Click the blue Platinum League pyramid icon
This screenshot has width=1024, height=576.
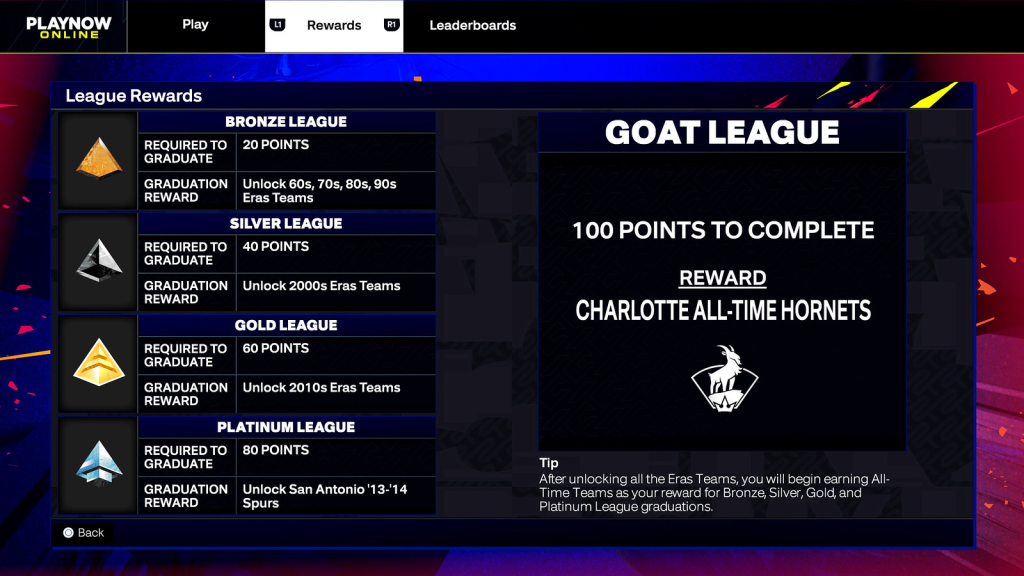tap(98, 466)
